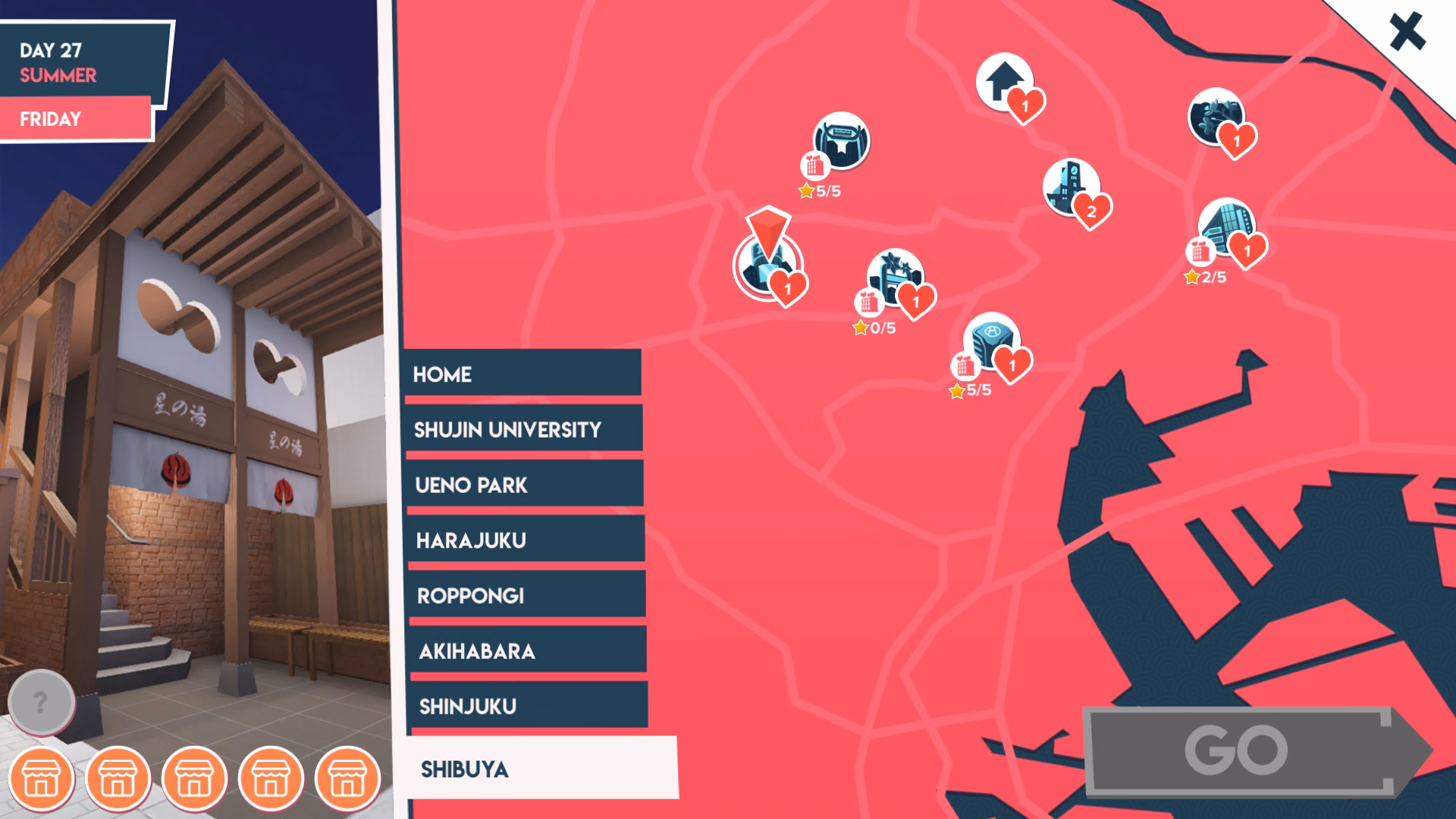Screen dimensions: 1456x819
Task: Click the heart counter on the Home icon
Action: pos(1026,105)
